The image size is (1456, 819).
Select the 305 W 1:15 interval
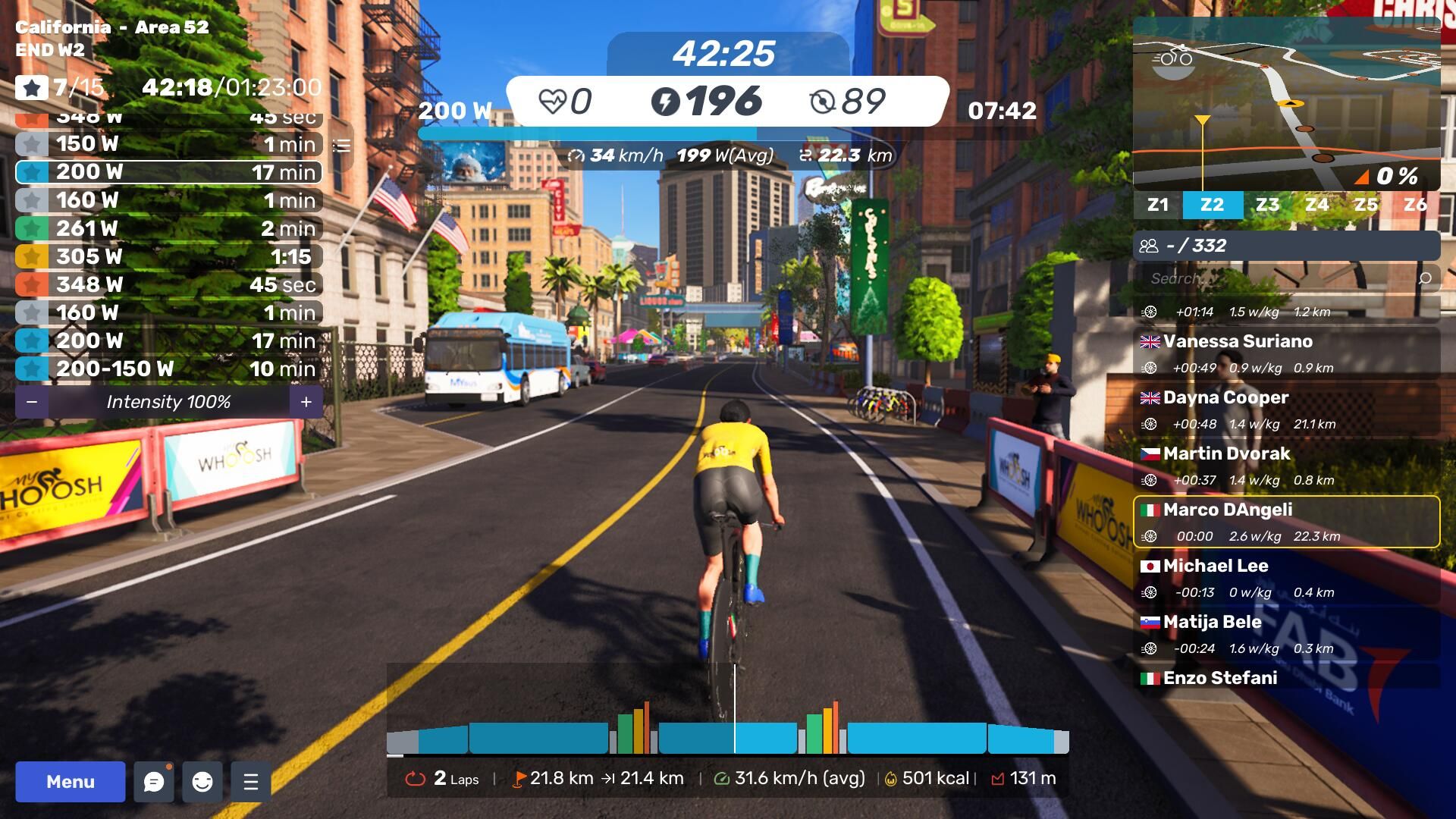point(168,256)
